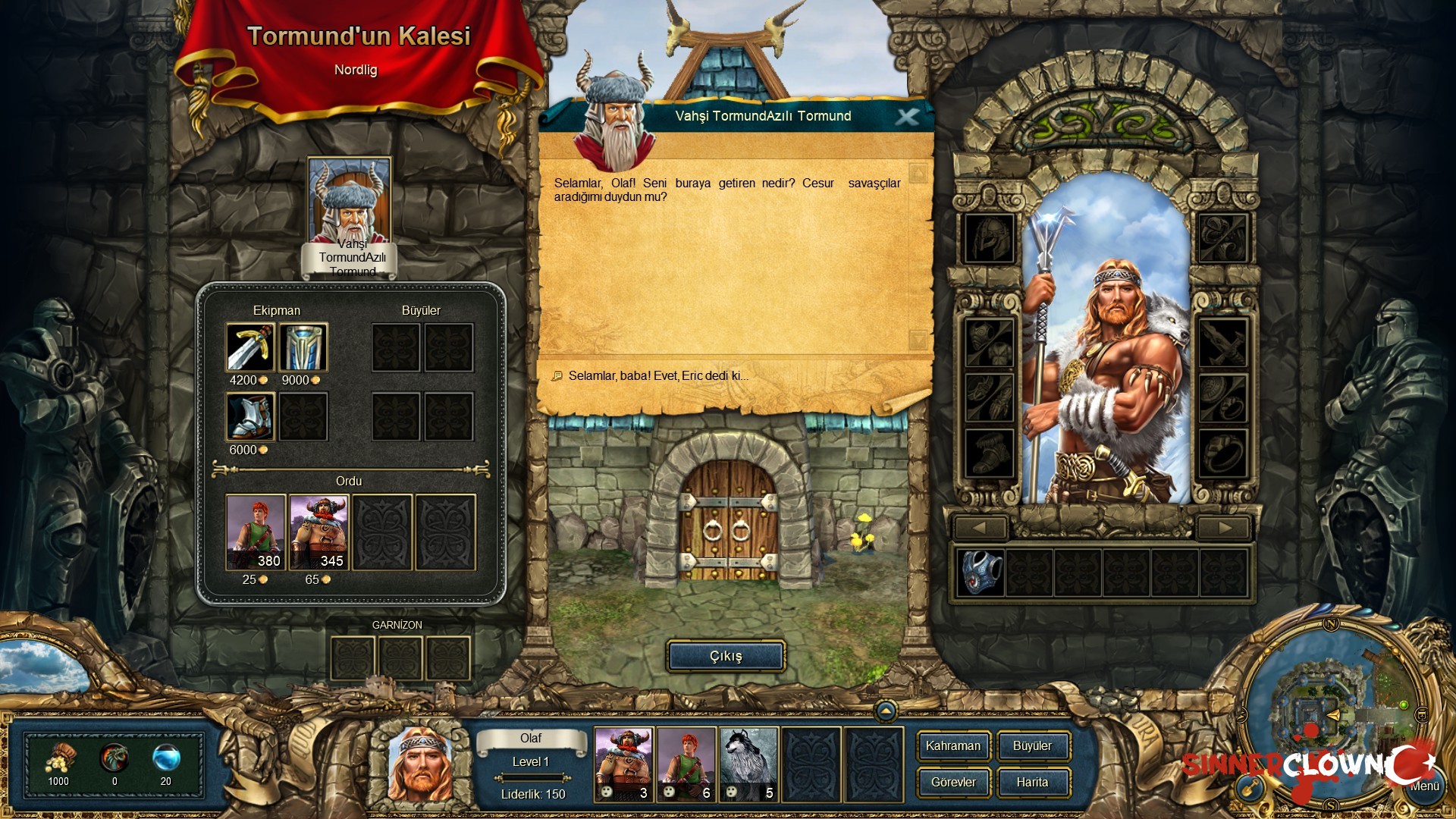Close the Tormund dialogue window

(907, 117)
